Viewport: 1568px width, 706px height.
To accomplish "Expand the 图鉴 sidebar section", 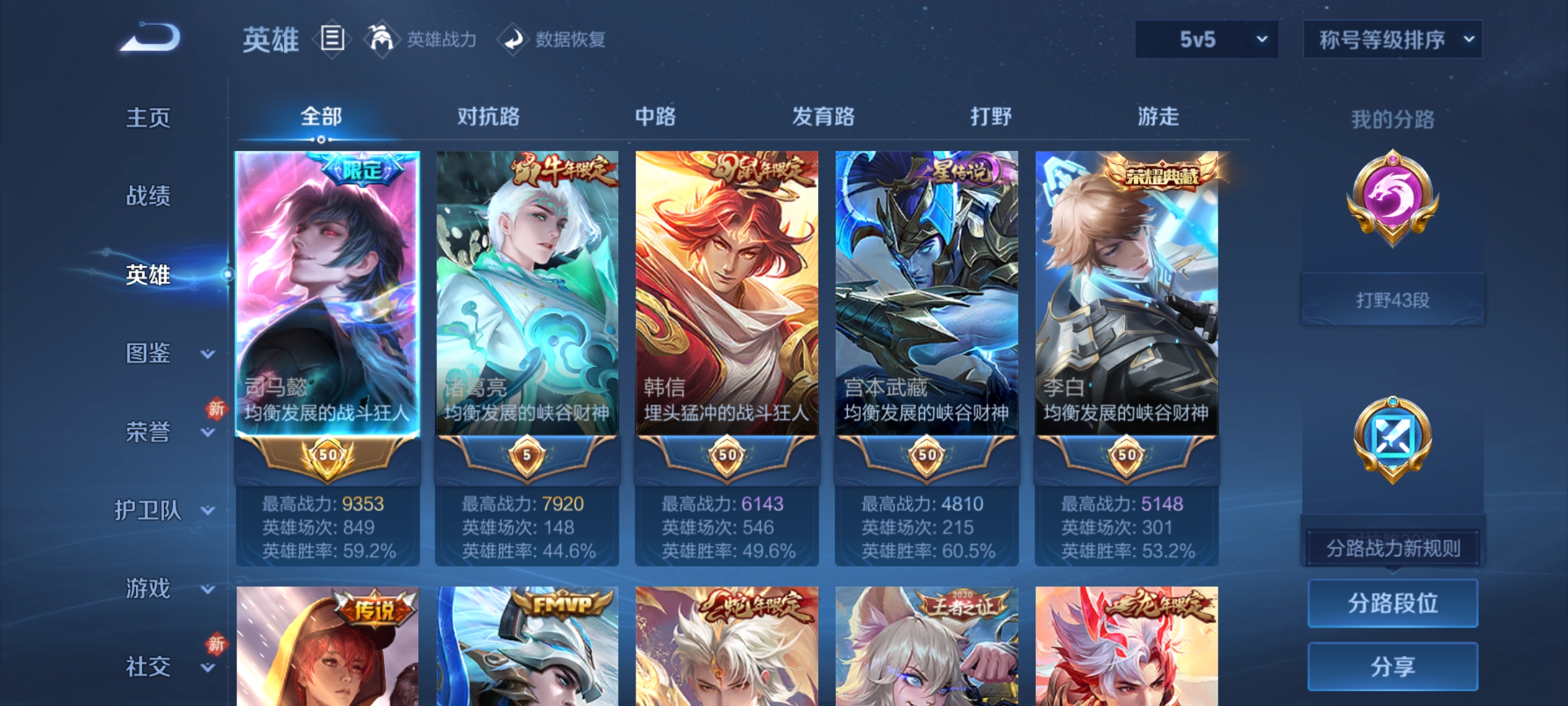I will [149, 353].
